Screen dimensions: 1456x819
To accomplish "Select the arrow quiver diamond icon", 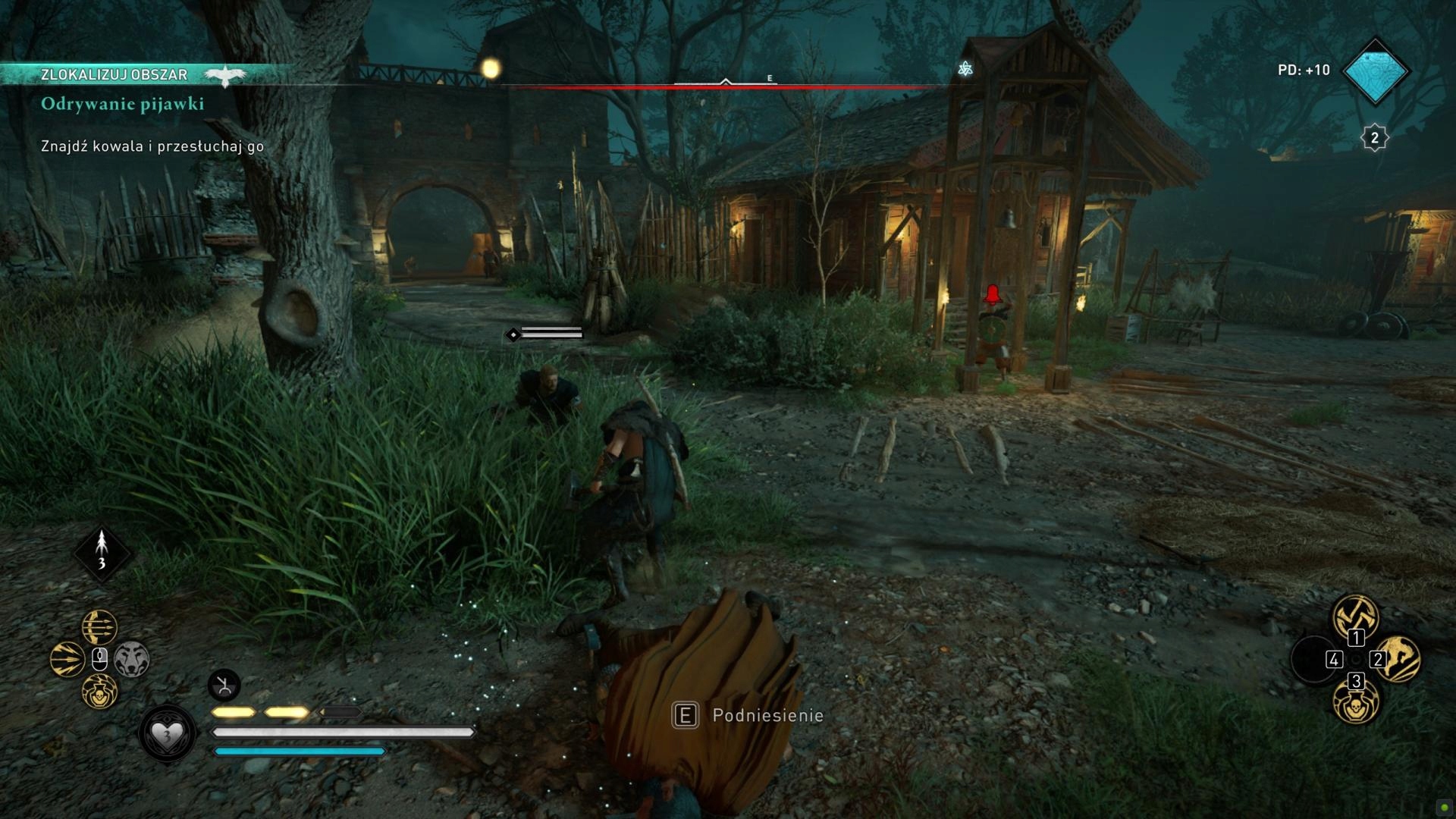I will (x=102, y=552).
